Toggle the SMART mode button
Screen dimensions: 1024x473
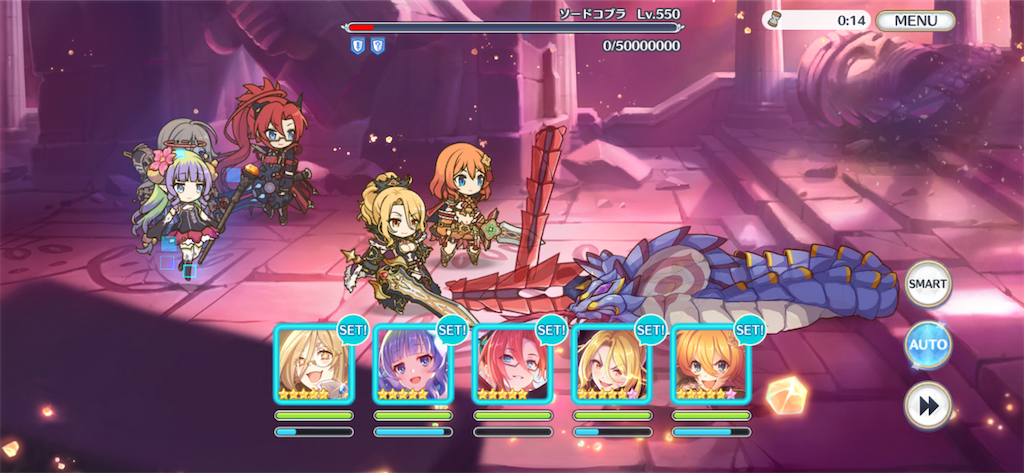point(927,284)
